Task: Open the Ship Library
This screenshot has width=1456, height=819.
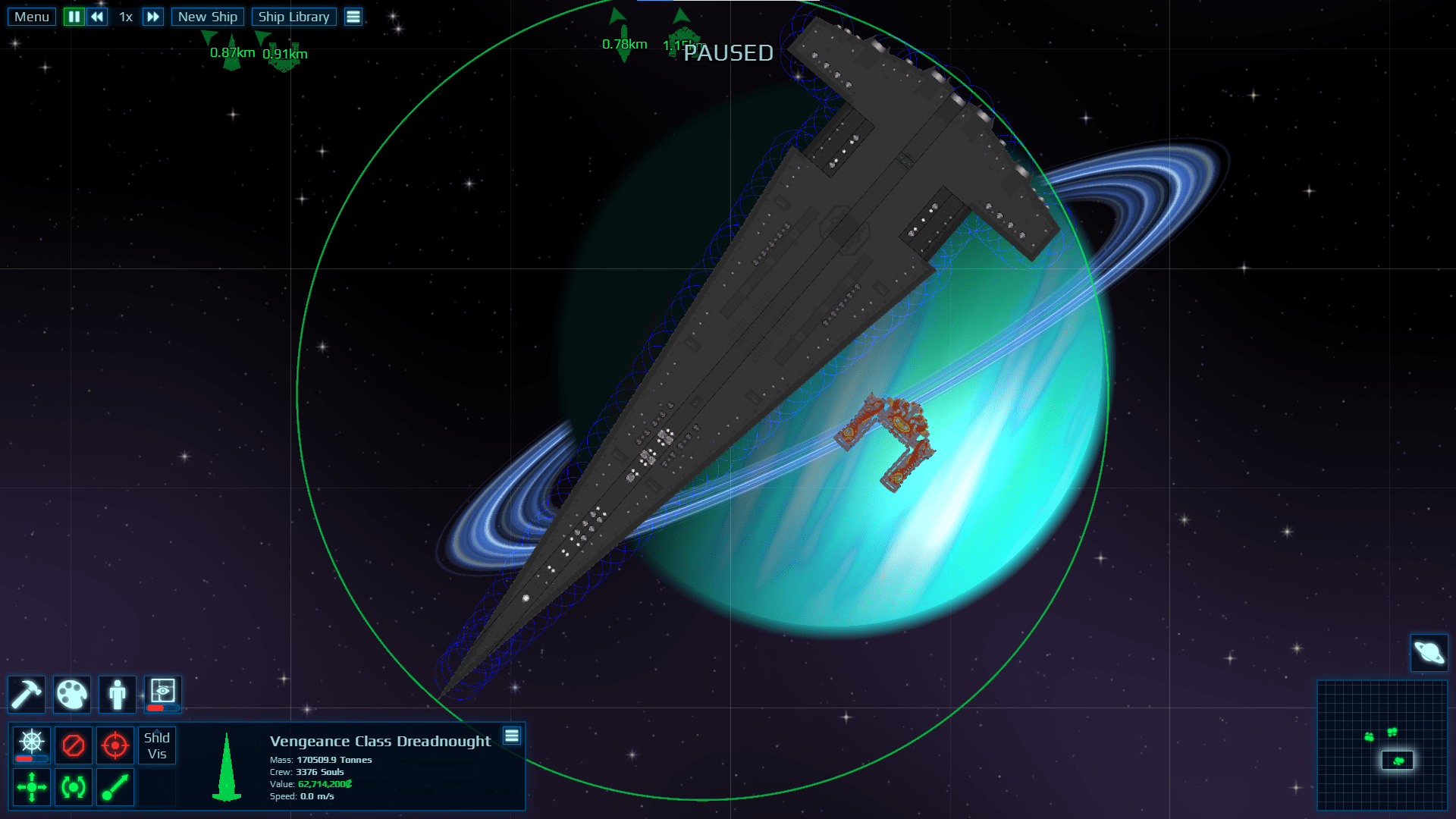Action: click(x=294, y=16)
